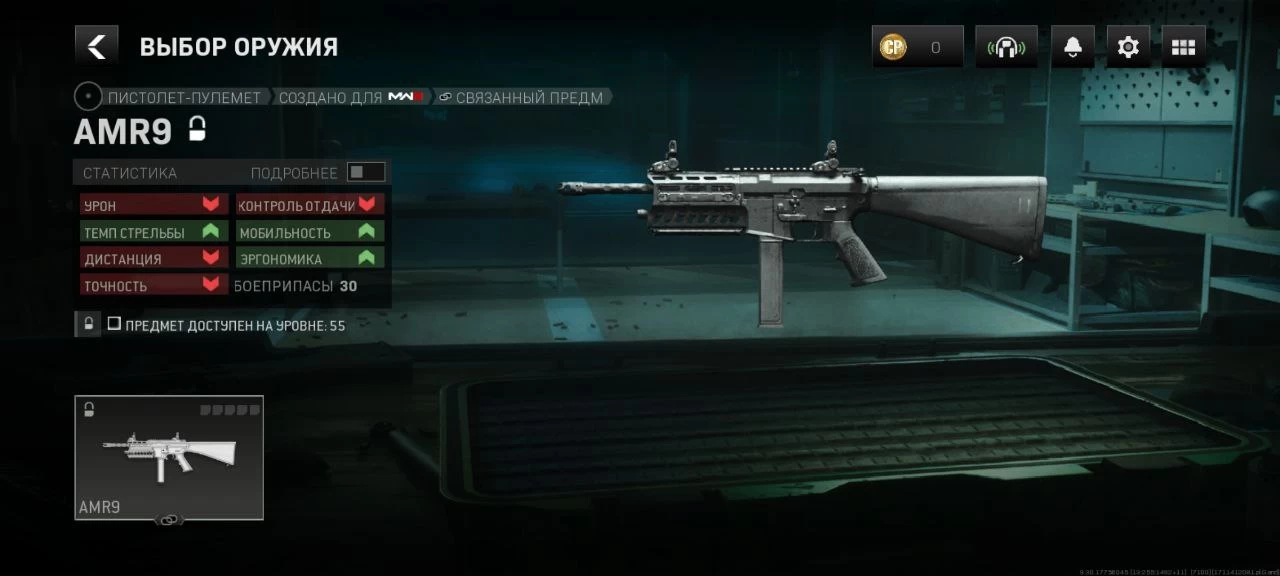Go back using the arrow button
This screenshot has height=576, width=1280.
[x=96, y=46]
